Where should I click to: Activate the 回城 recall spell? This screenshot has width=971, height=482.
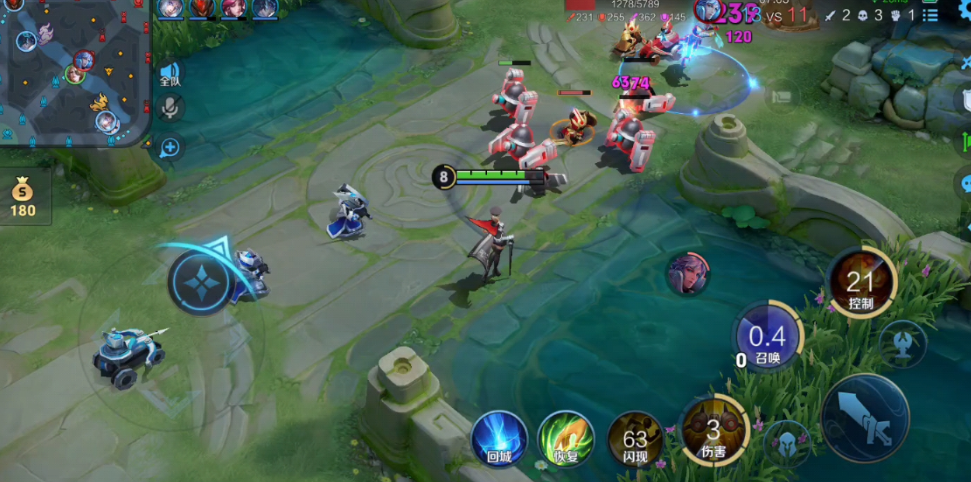pyautogui.click(x=499, y=438)
